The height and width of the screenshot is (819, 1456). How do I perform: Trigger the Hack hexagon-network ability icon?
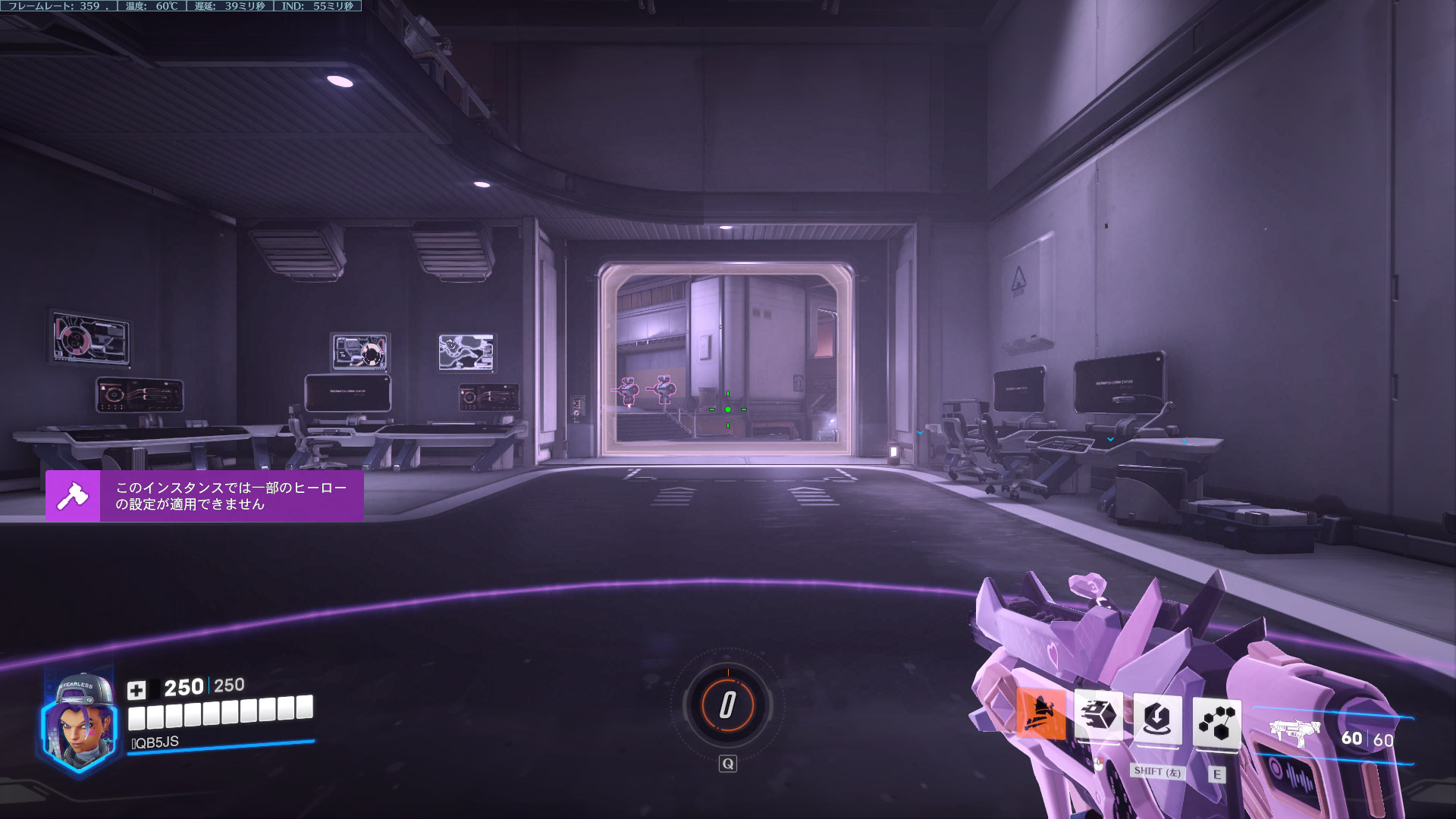tap(1216, 722)
